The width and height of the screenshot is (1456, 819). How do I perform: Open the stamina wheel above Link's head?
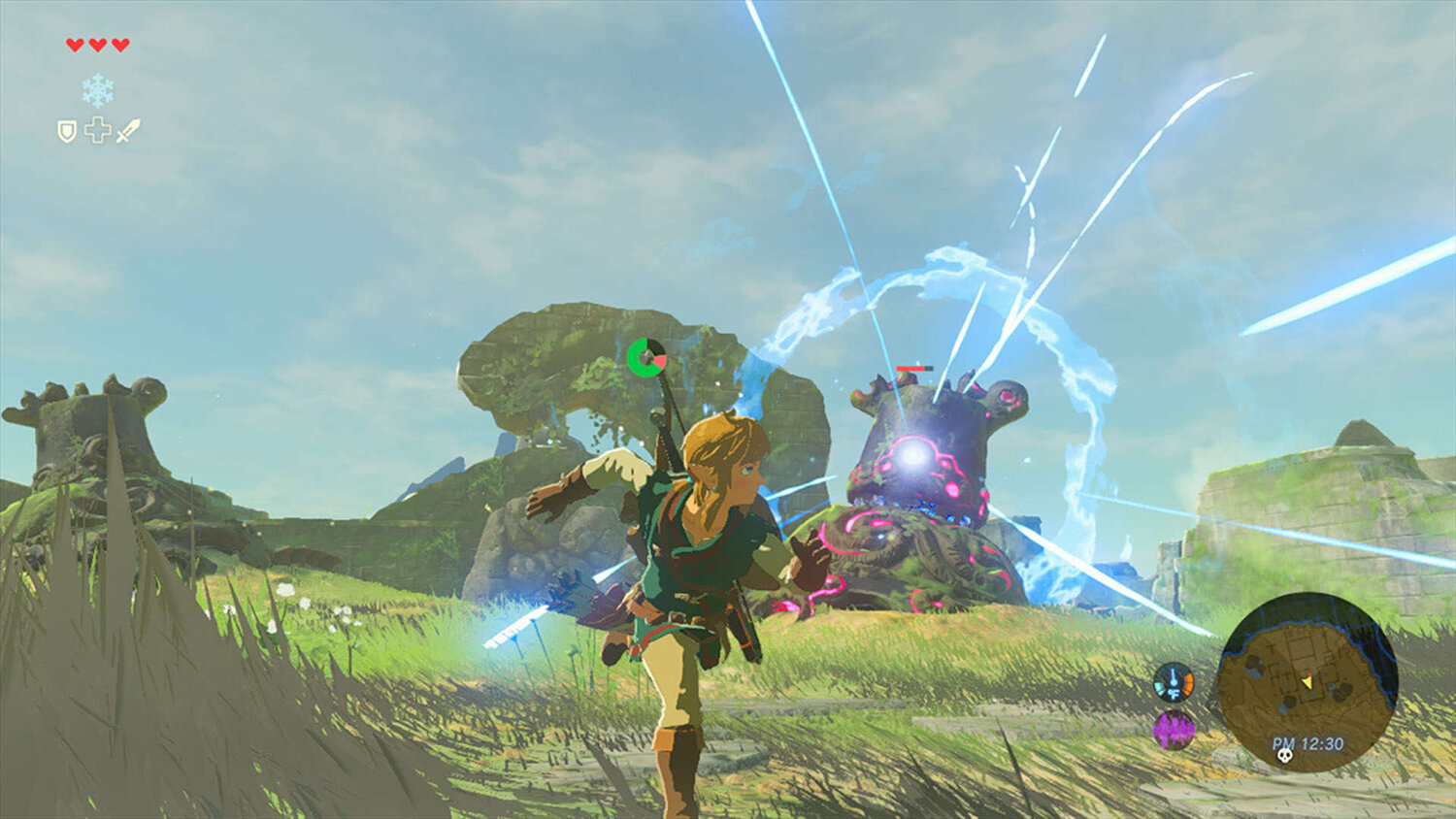click(647, 356)
